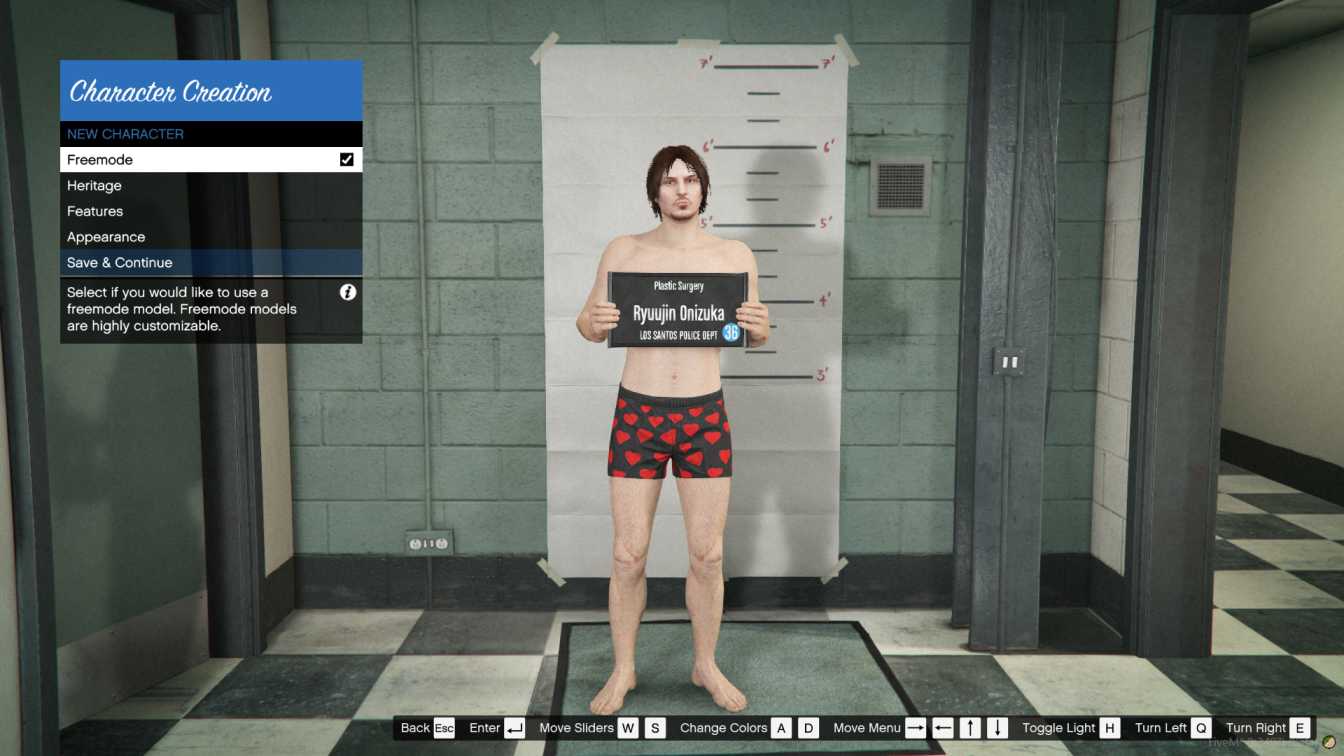
Task: Select the Features menu entry
Action: (x=96, y=211)
